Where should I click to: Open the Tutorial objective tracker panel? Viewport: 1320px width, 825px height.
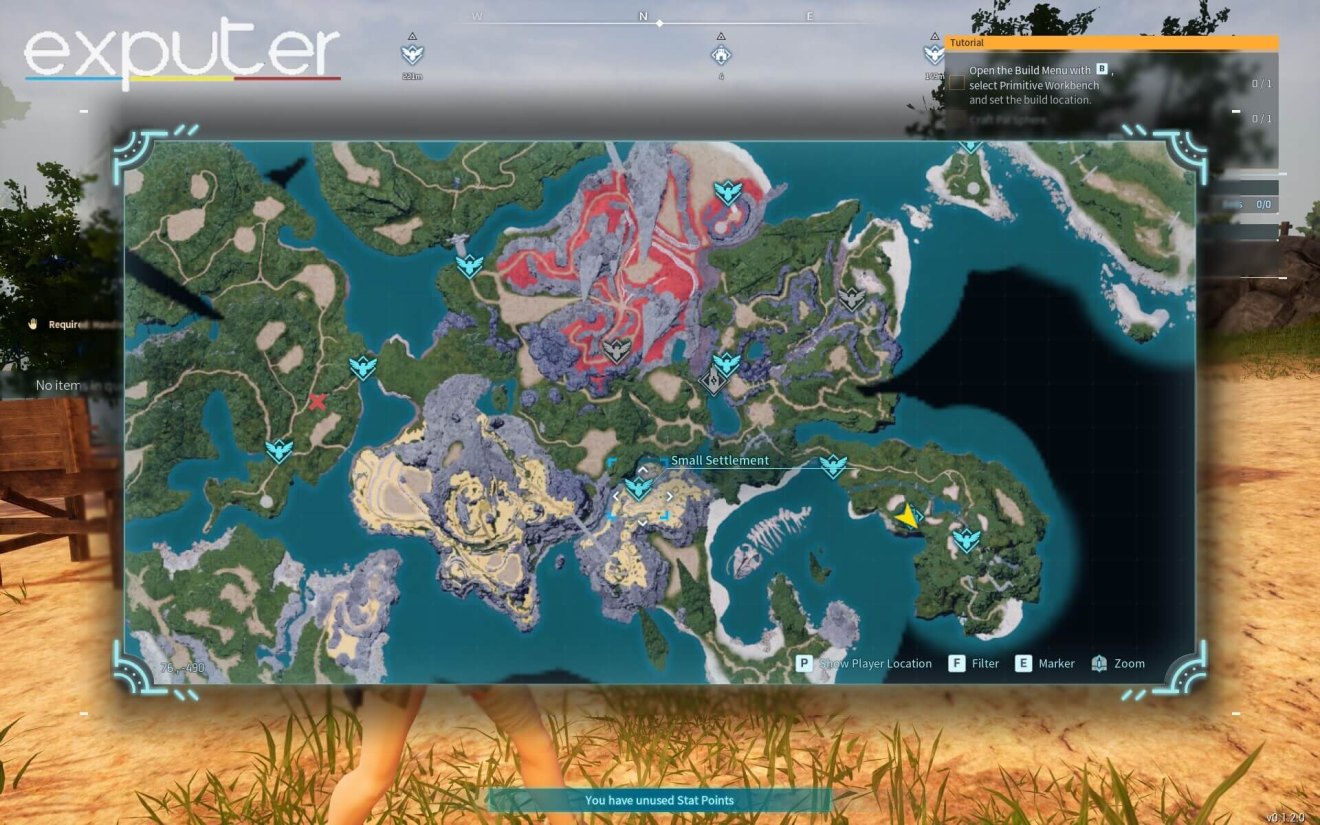click(x=1110, y=43)
